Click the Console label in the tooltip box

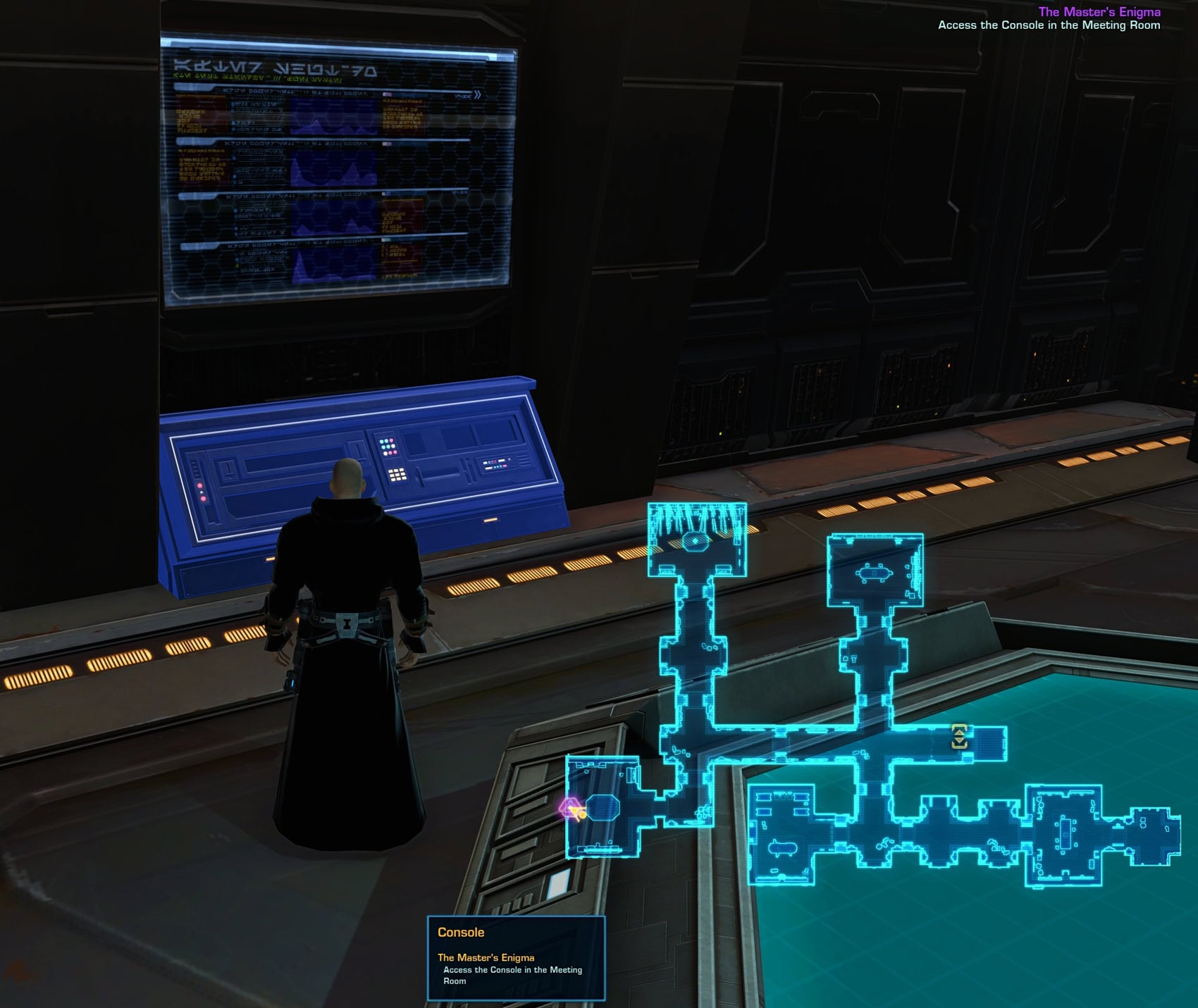pos(462,931)
